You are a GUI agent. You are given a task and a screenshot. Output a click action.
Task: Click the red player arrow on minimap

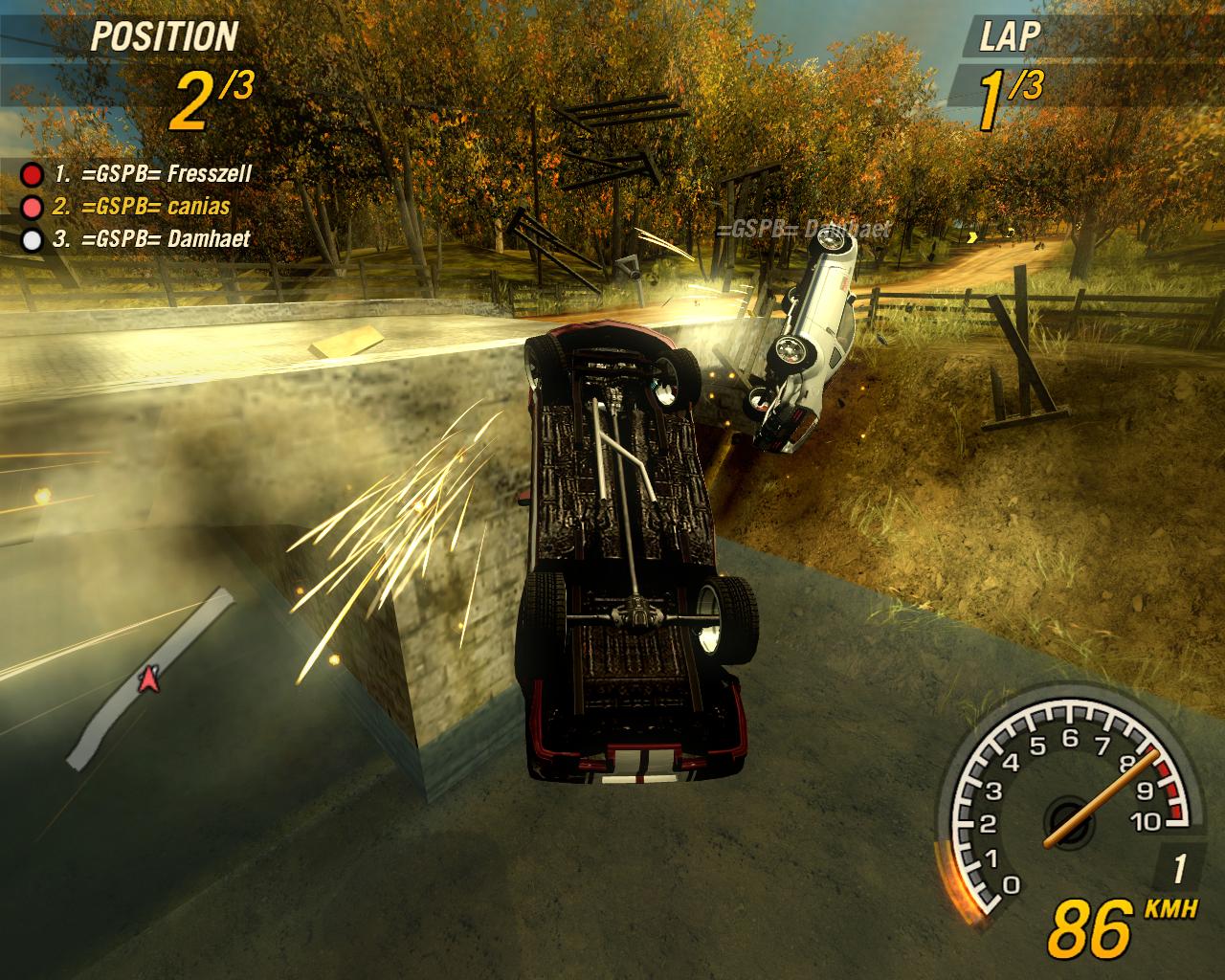click(147, 679)
